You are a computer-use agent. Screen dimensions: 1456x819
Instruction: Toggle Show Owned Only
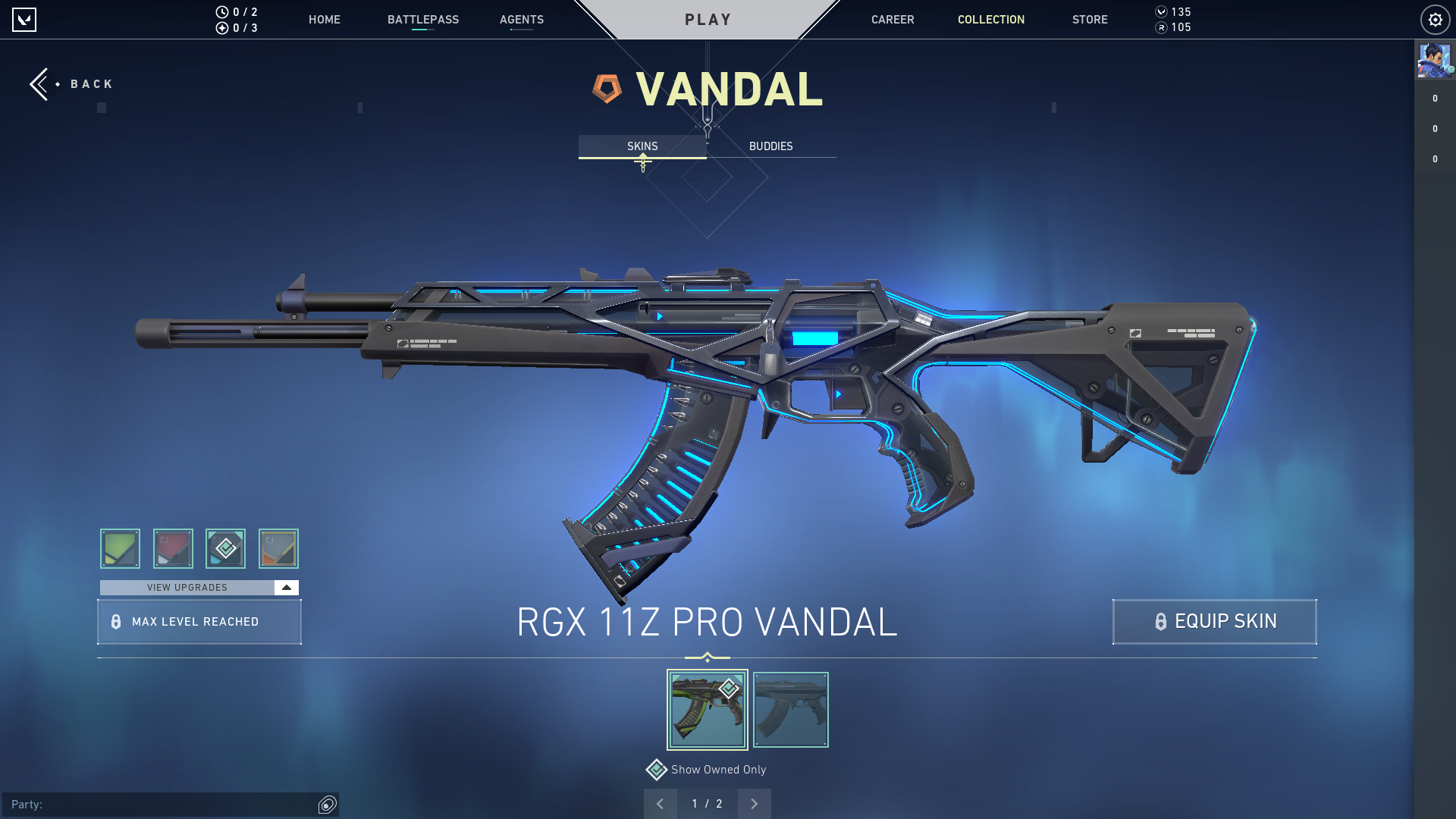pos(657,770)
